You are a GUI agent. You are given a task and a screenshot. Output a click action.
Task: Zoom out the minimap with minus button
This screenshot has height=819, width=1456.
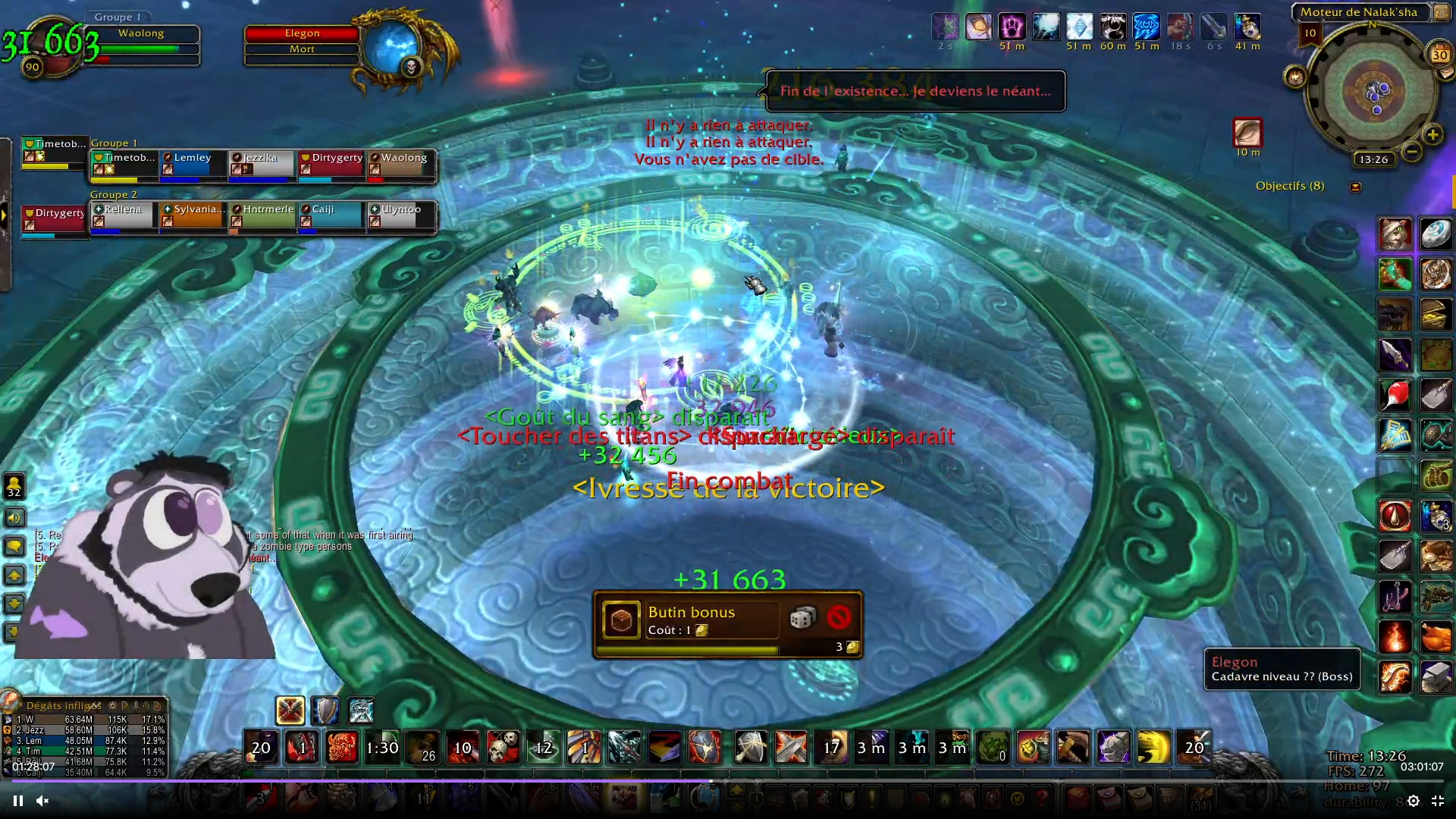(x=1412, y=152)
